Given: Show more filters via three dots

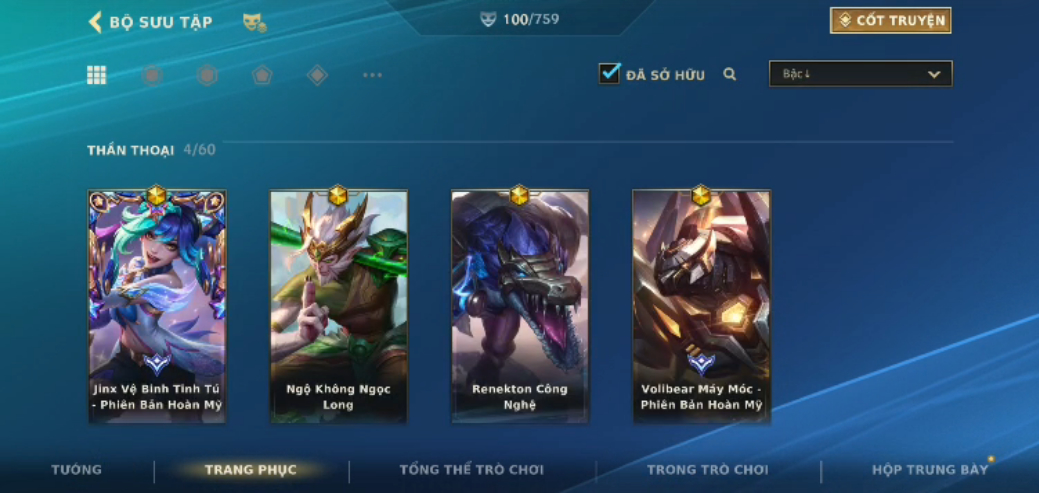Looking at the screenshot, I should (372, 75).
